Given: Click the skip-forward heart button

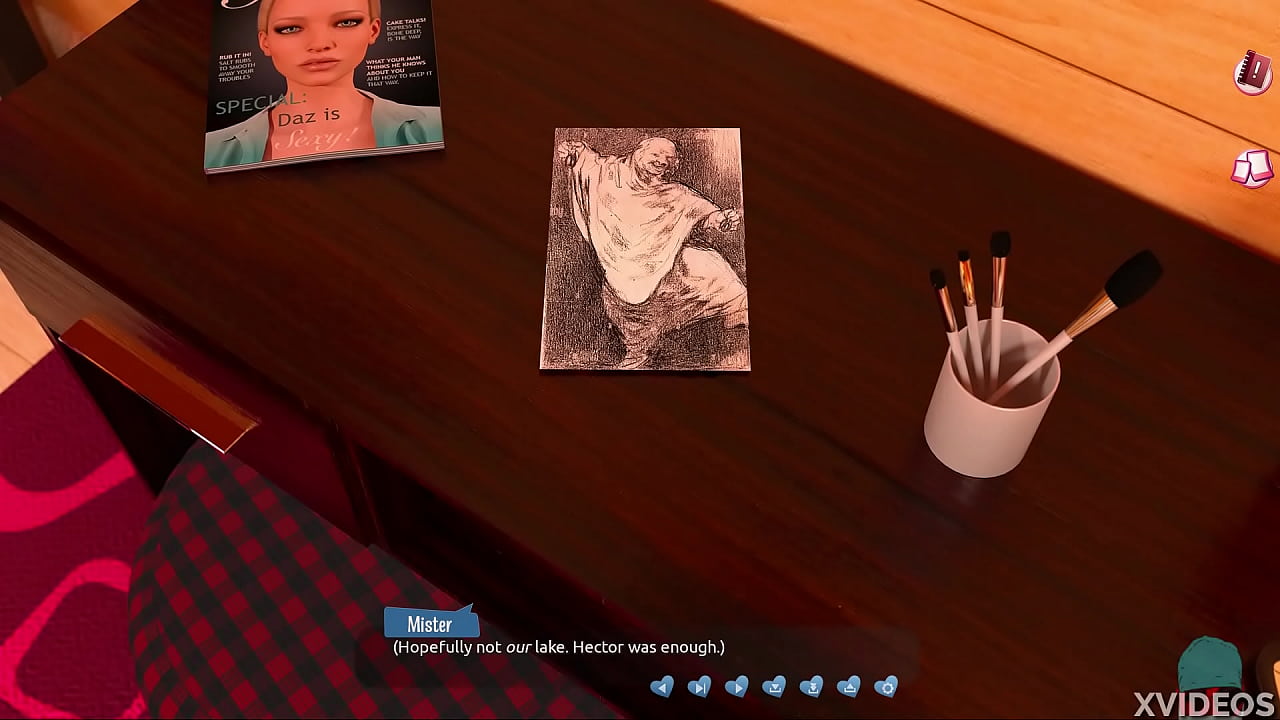Looking at the screenshot, I should coord(699,687).
